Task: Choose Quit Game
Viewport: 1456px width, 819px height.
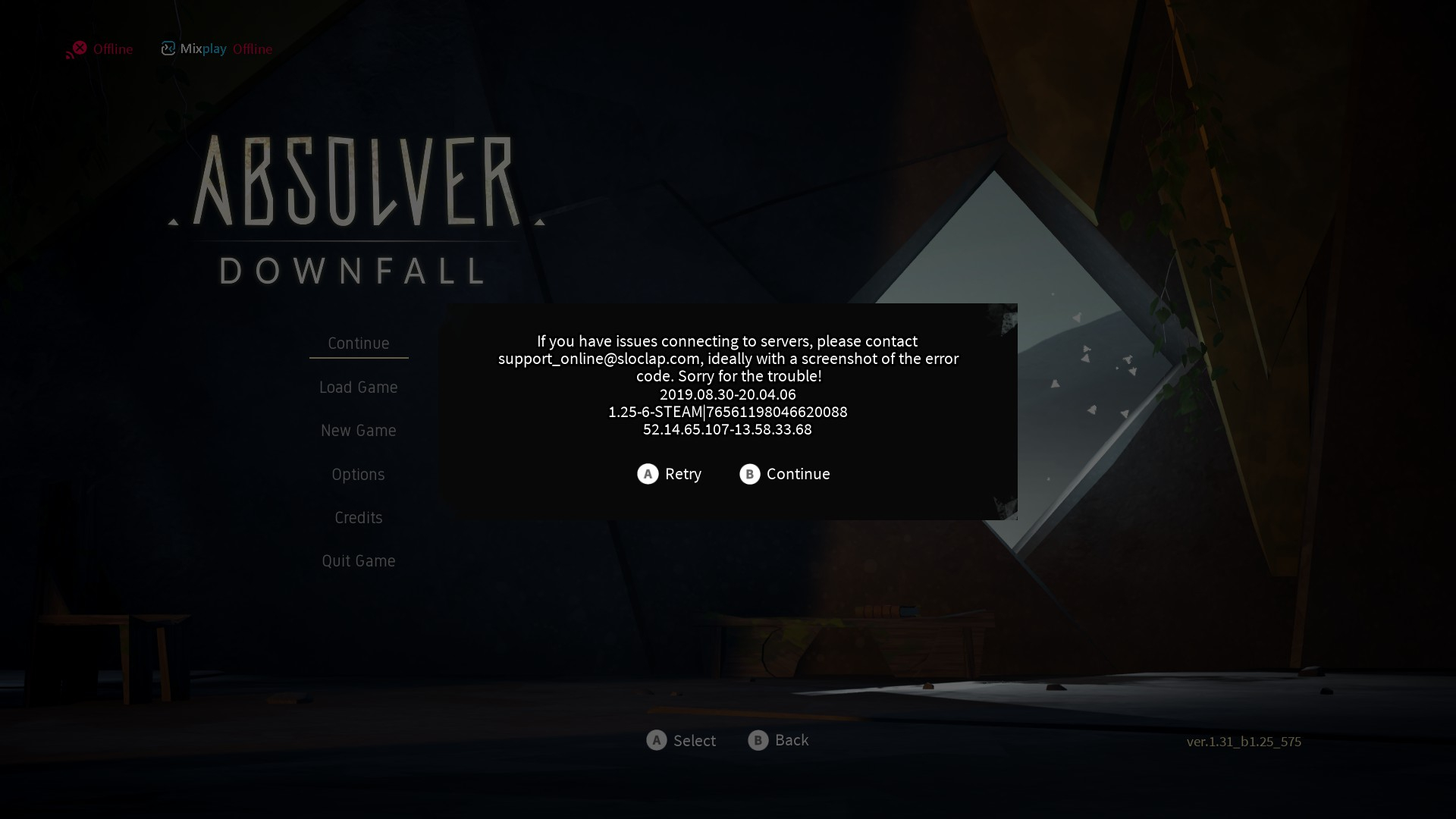Action: coord(358,561)
